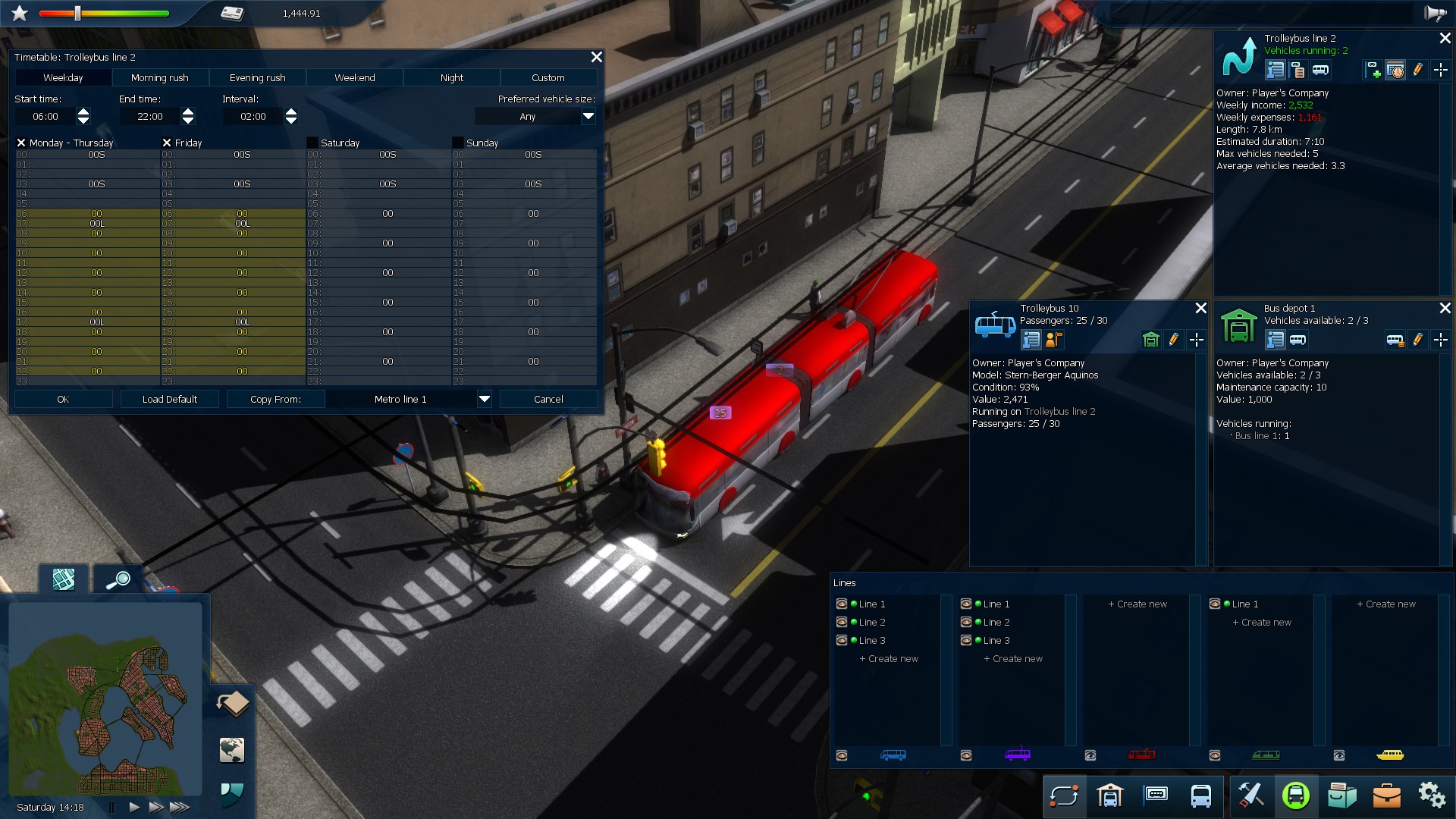Open the passengers icon on Trolleybus 10

1053,340
